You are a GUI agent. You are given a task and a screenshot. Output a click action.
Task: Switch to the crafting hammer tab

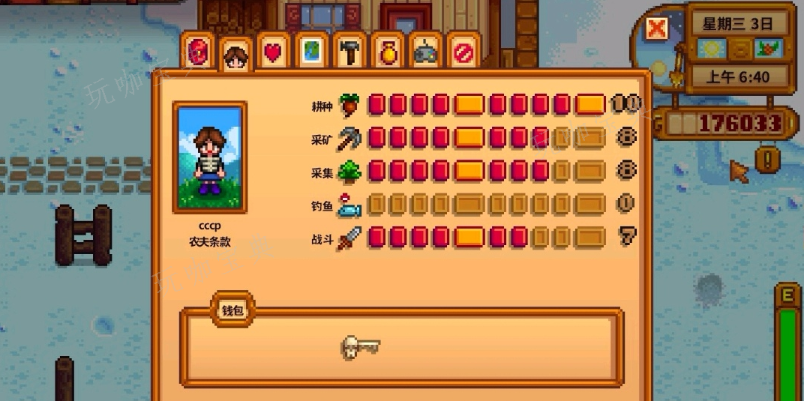pos(349,51)
